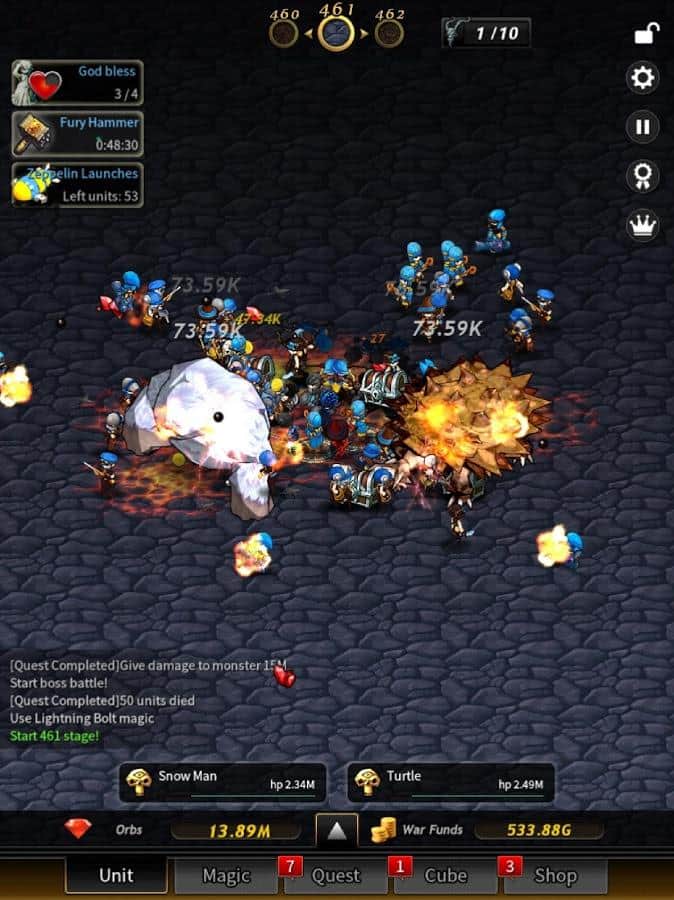Viewport: 674px width, 900px height.
Task: Expand the panel with the up arrow
Action: point(337,830)
